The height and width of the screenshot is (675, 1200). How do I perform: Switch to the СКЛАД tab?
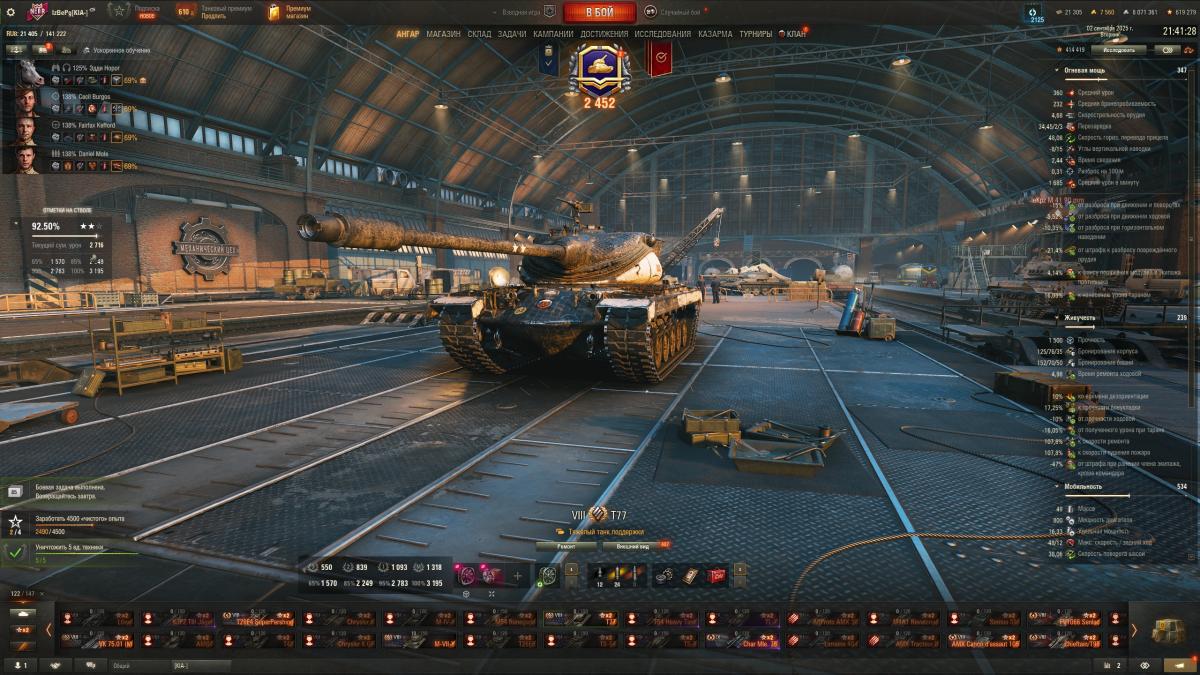pyautogui.click(x=479, y=34)
